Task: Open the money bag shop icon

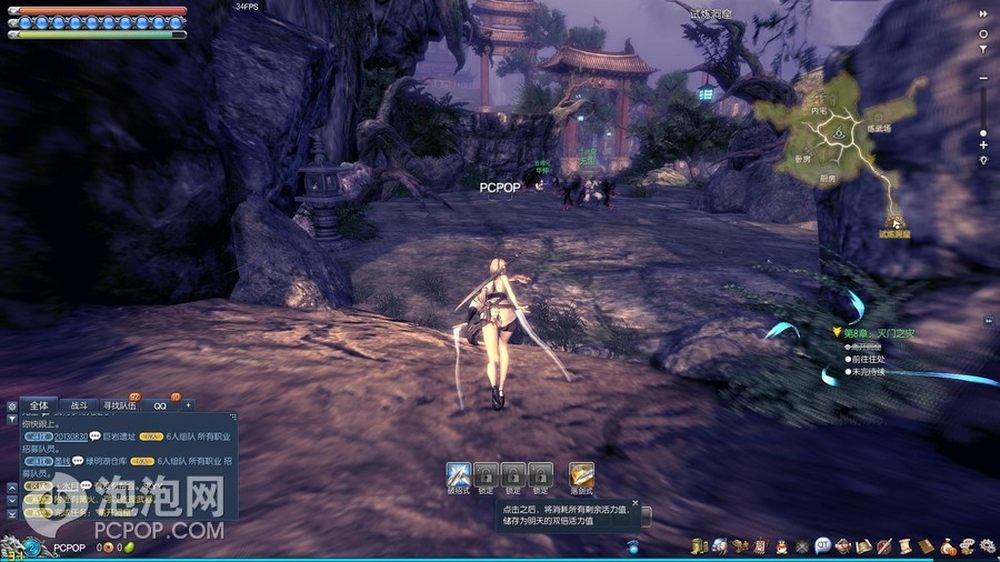Action: 949,546
